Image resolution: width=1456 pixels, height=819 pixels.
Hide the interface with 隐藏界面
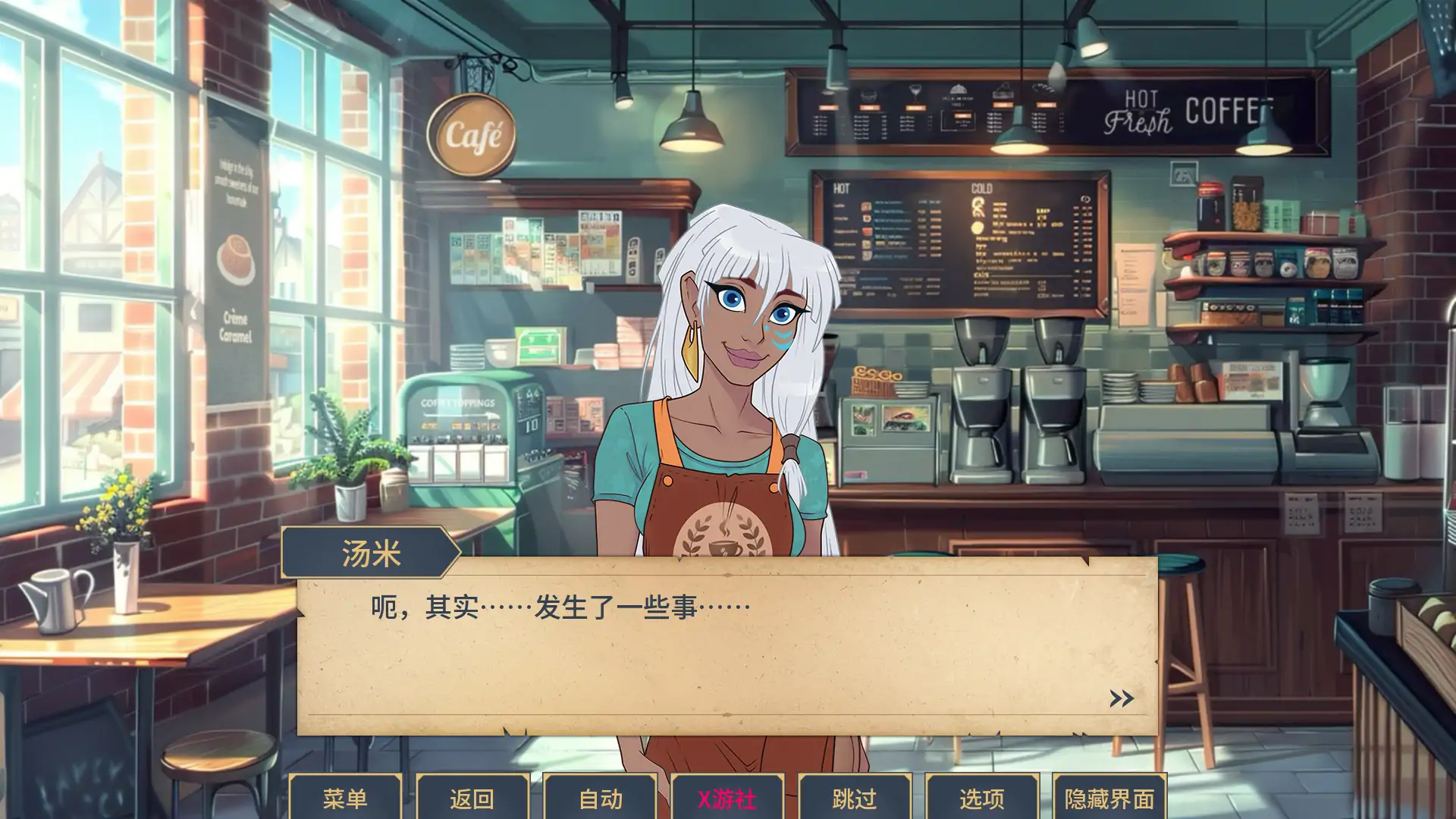pos(1109,798)
